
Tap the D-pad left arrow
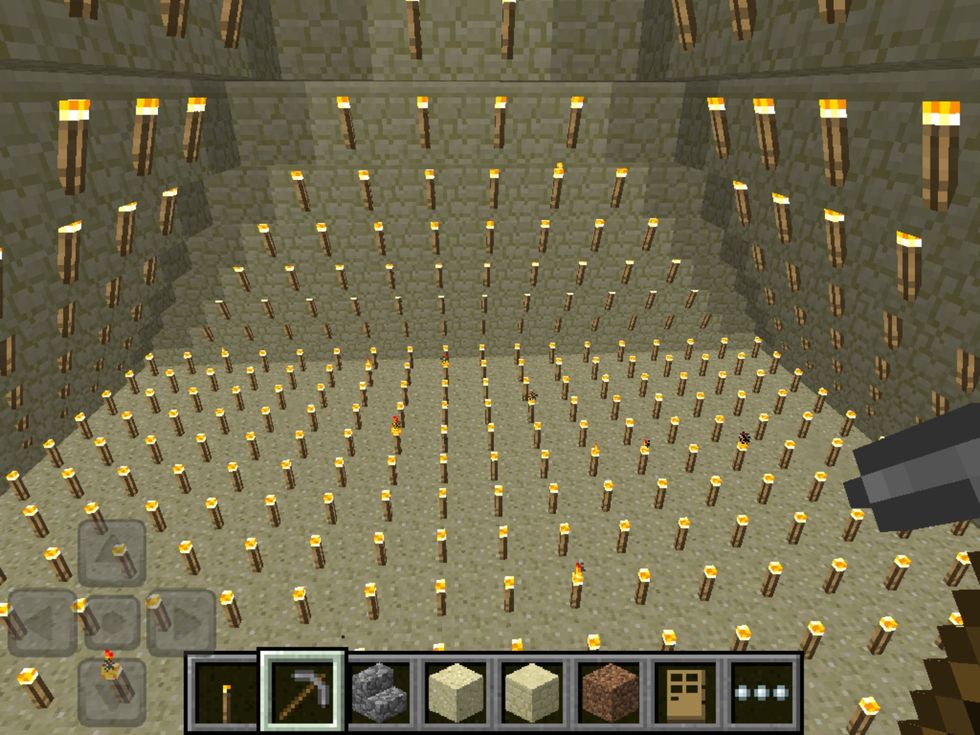click(x=42, y=622)
